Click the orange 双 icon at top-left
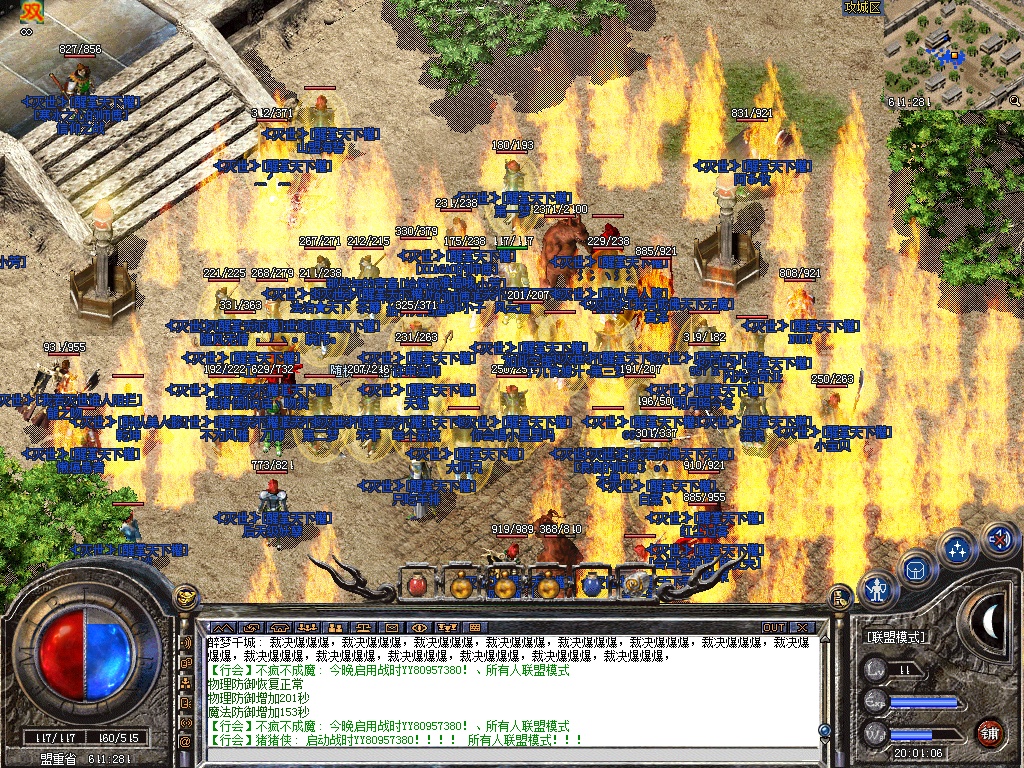 32,14
